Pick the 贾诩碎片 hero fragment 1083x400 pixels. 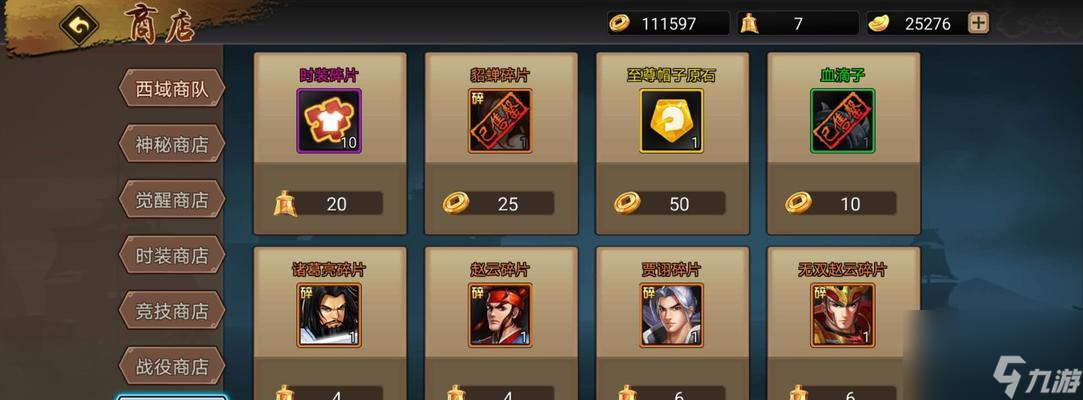[671, 315]
